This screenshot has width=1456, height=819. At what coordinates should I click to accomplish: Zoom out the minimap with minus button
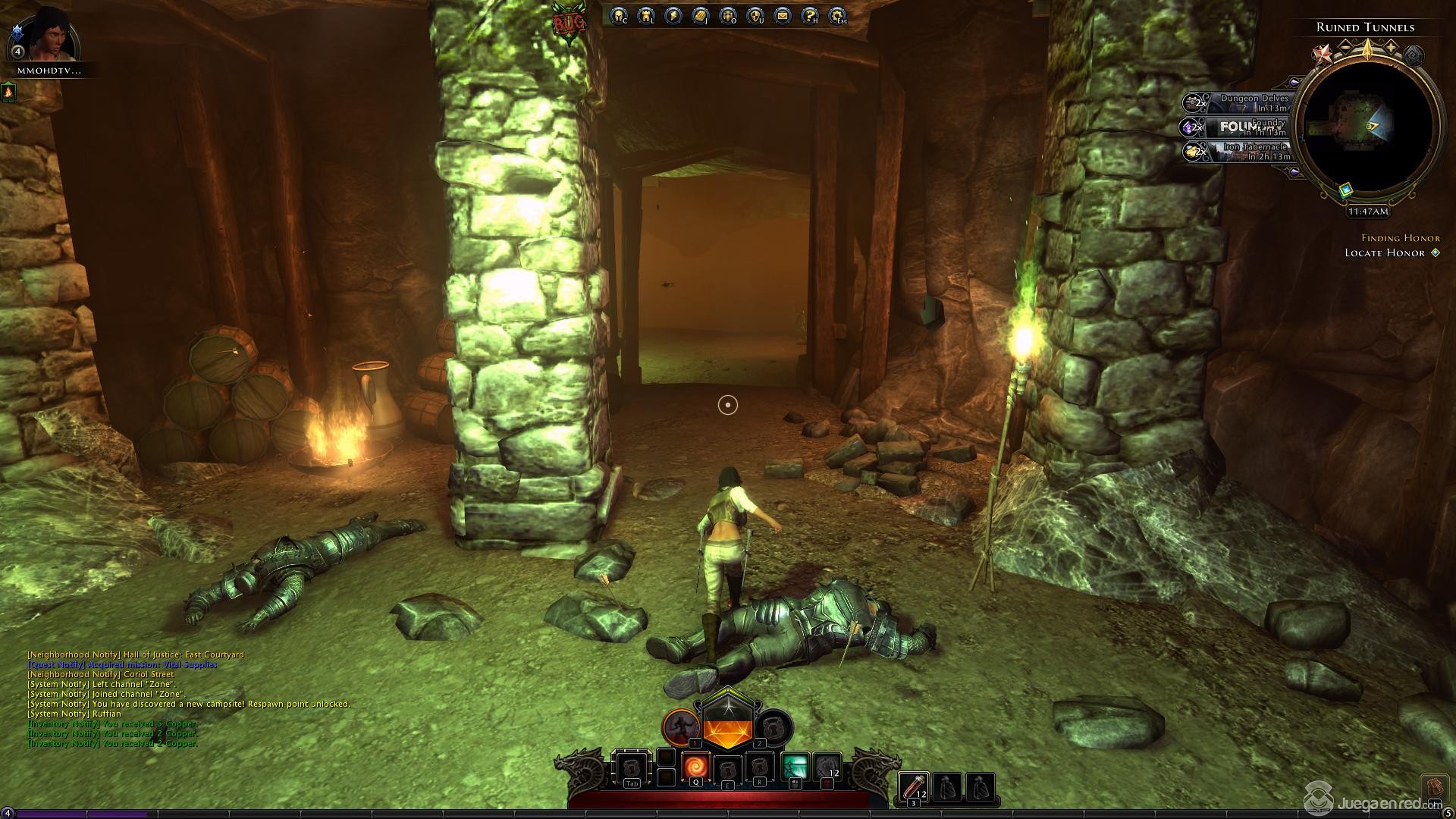point(1345,46)
